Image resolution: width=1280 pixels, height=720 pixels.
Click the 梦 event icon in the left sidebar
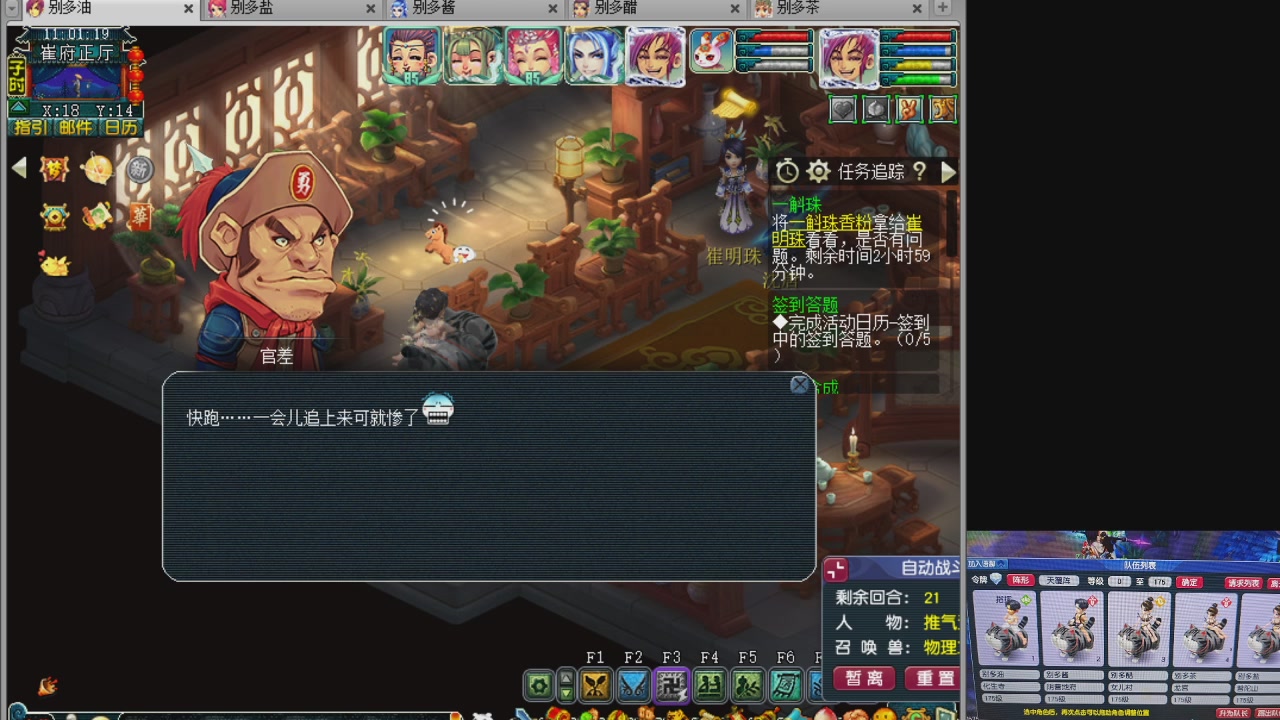tap(53, 169)
